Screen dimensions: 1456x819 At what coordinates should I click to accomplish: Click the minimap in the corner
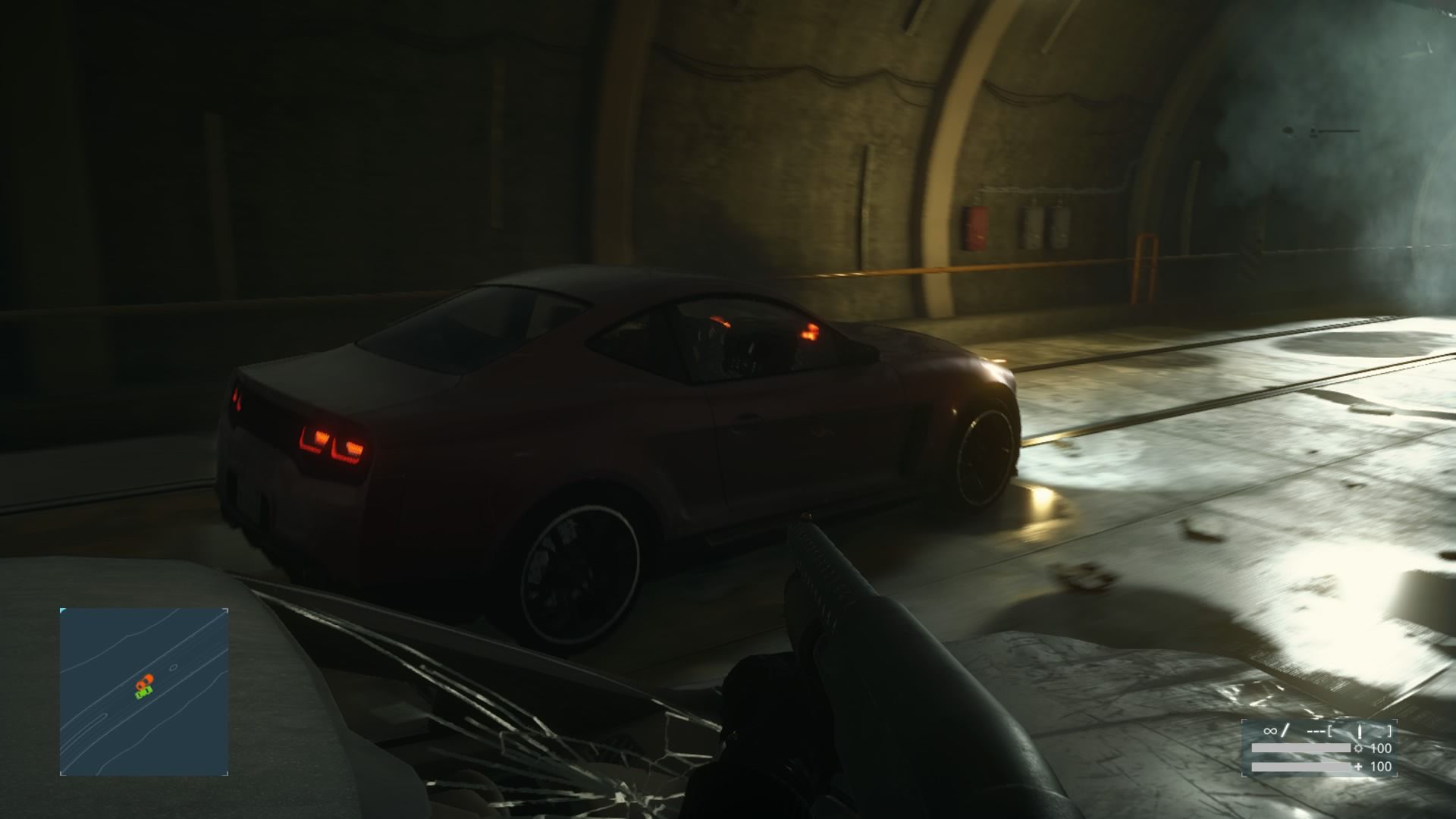(x=144, y=691)
